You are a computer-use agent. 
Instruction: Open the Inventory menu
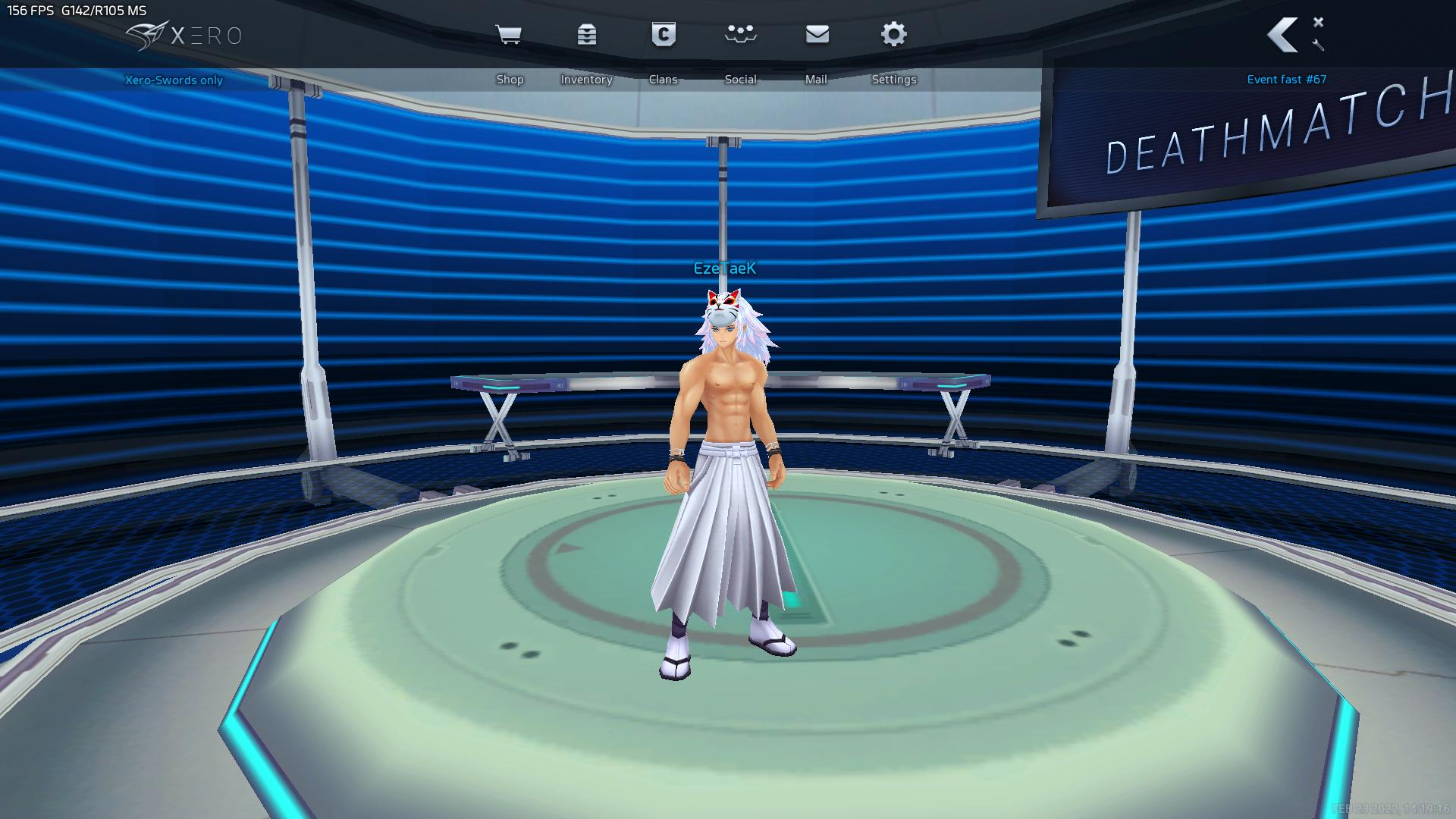[x=586, y=35]
